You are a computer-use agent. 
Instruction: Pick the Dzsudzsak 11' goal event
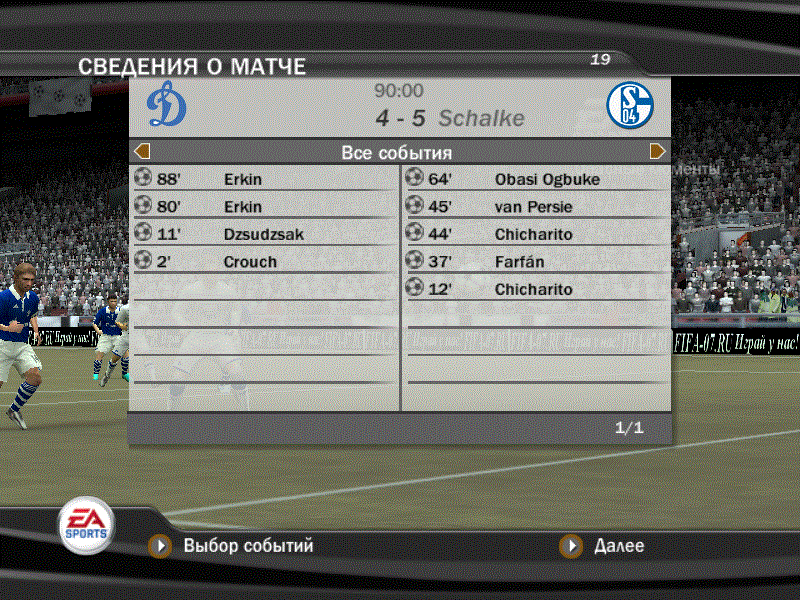coord(264,235)
